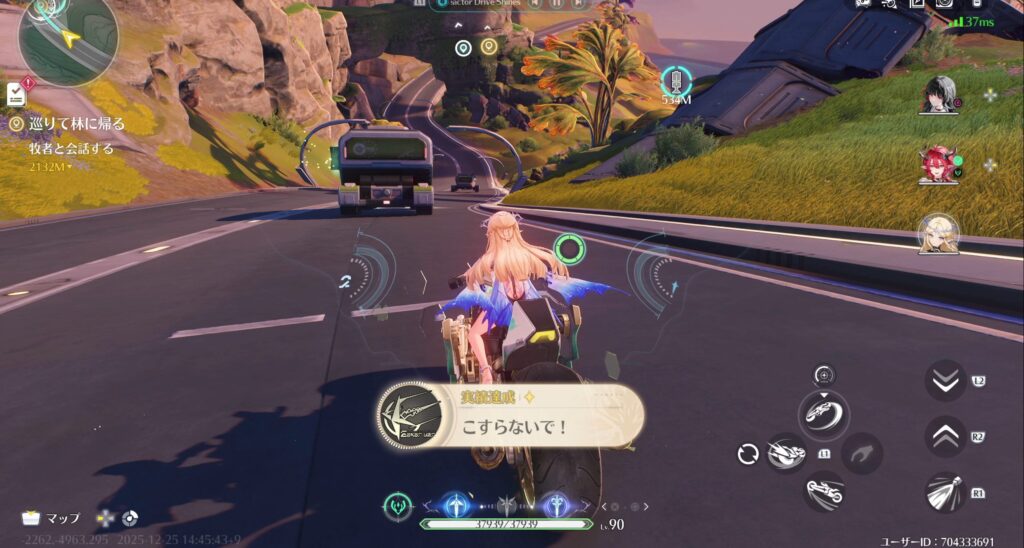Screen dimensions: 1024x548
Task: Open the camera icon in top bar
Action: 943,3
